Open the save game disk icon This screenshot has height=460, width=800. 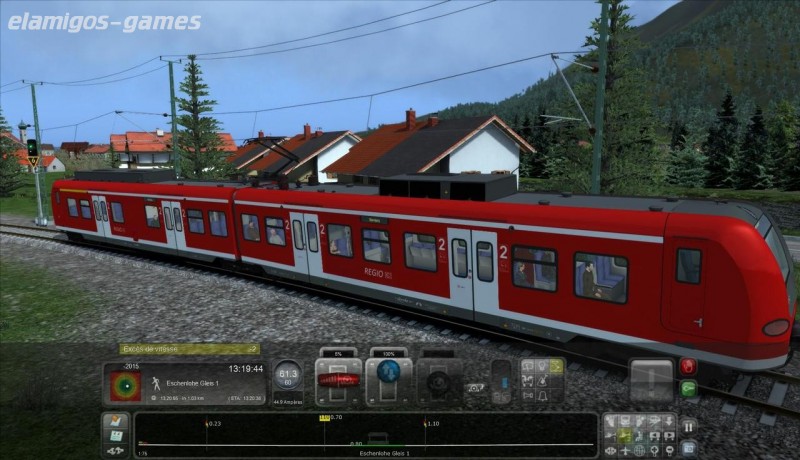tap(115, 436)
